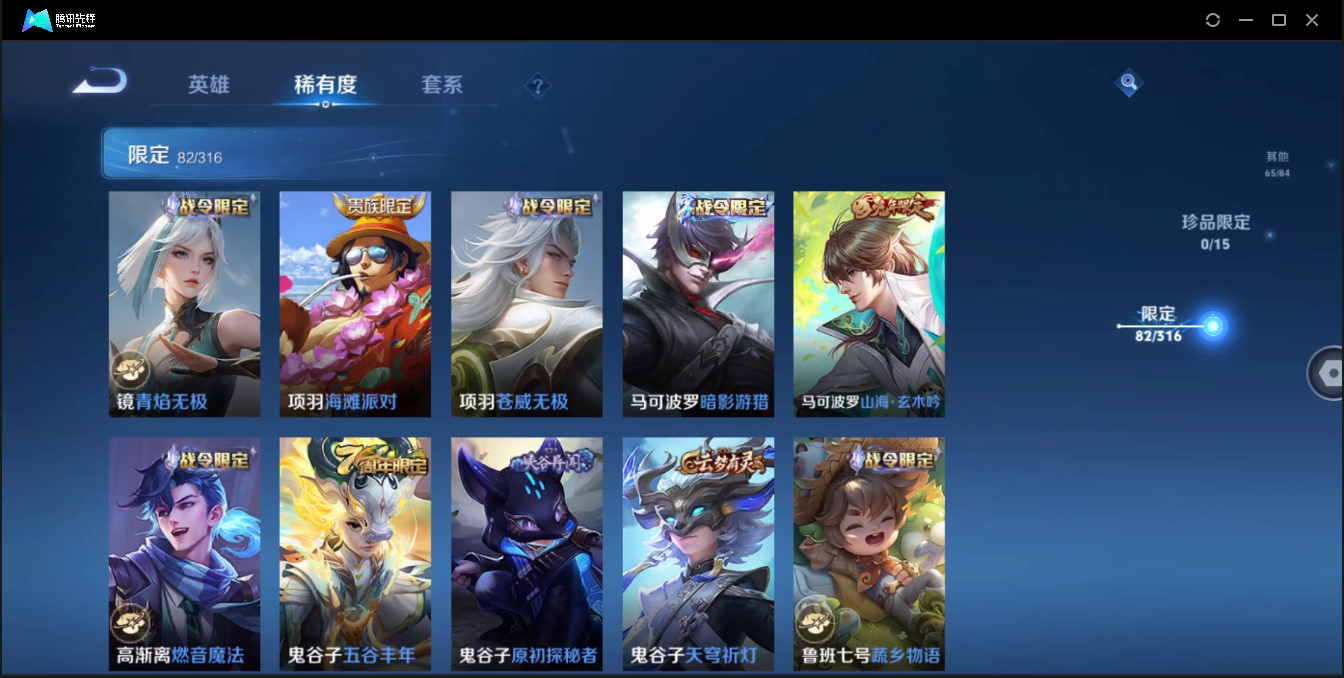Jump to the 珍品限定 rarity section

(1215, 230)
